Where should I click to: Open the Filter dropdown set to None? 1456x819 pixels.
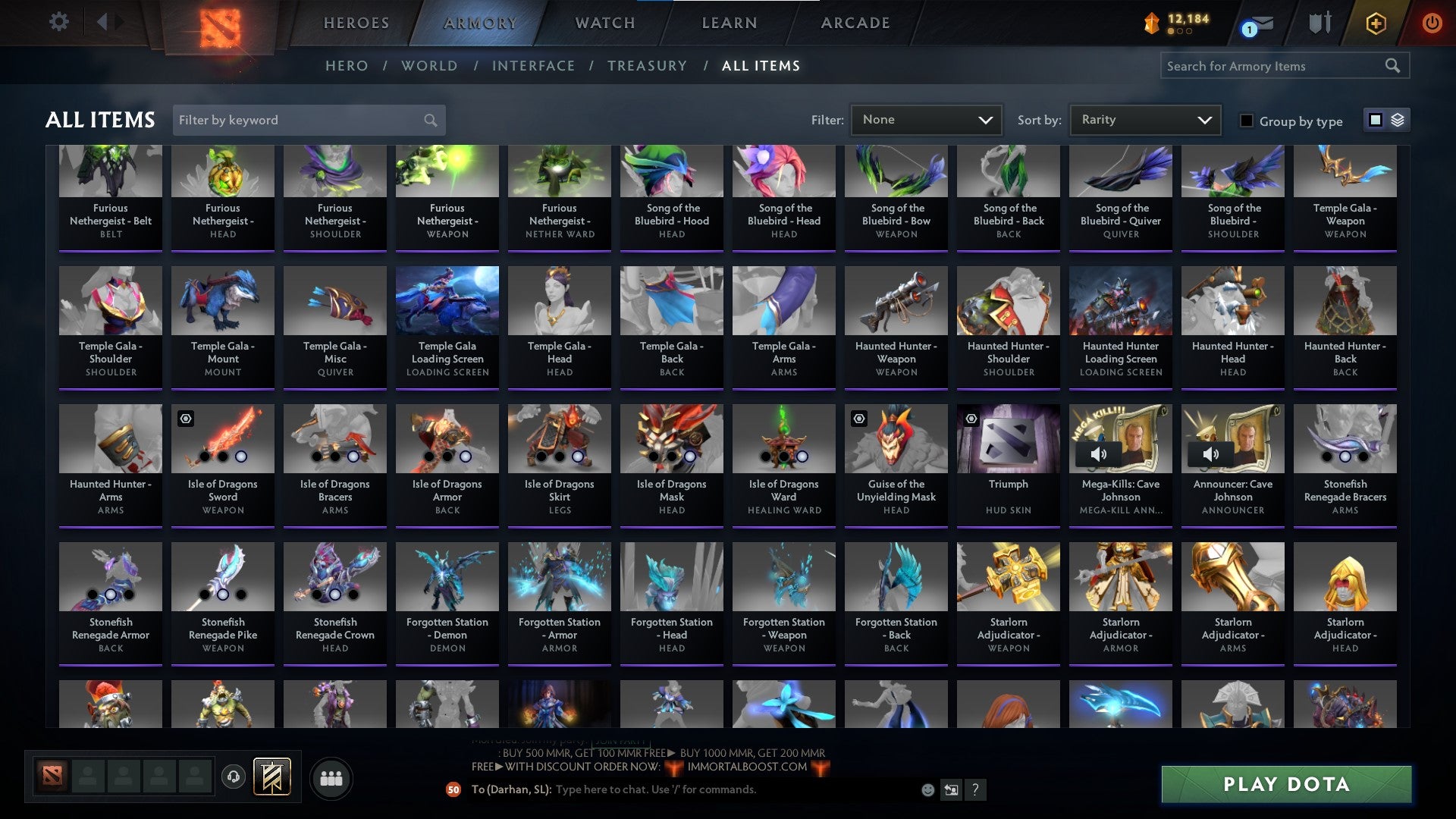coord(925,119)
